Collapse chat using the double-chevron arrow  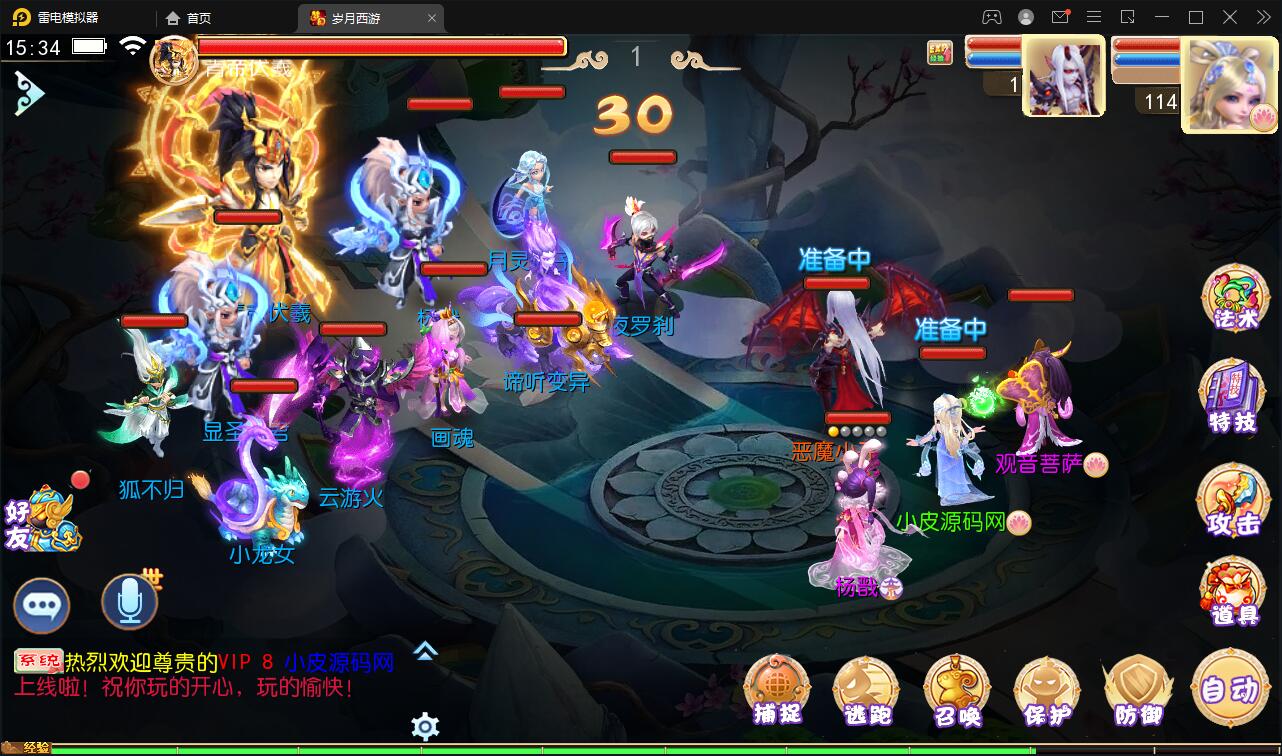(424, 652)
